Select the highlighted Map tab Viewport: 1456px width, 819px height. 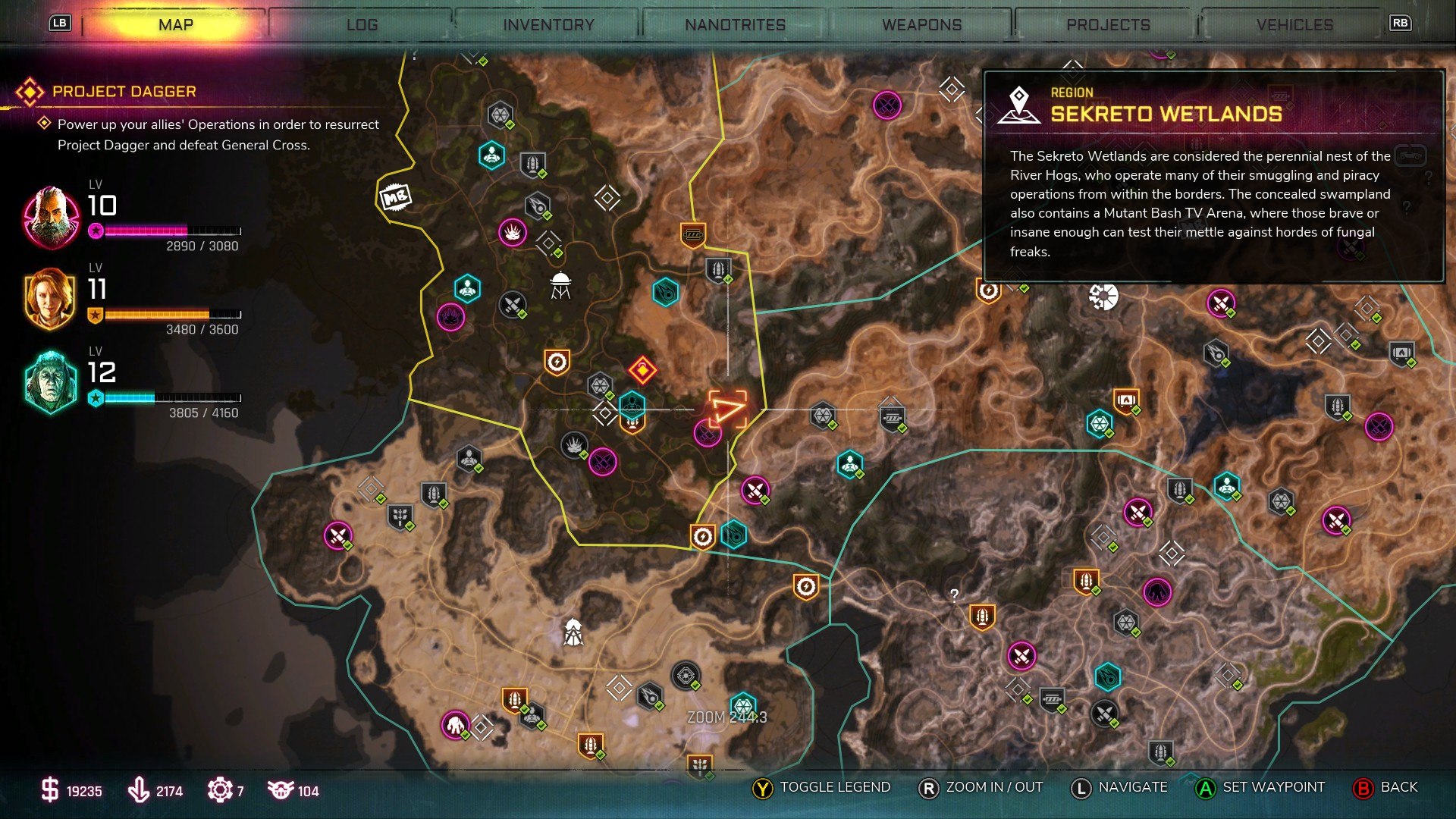[176, 25]
